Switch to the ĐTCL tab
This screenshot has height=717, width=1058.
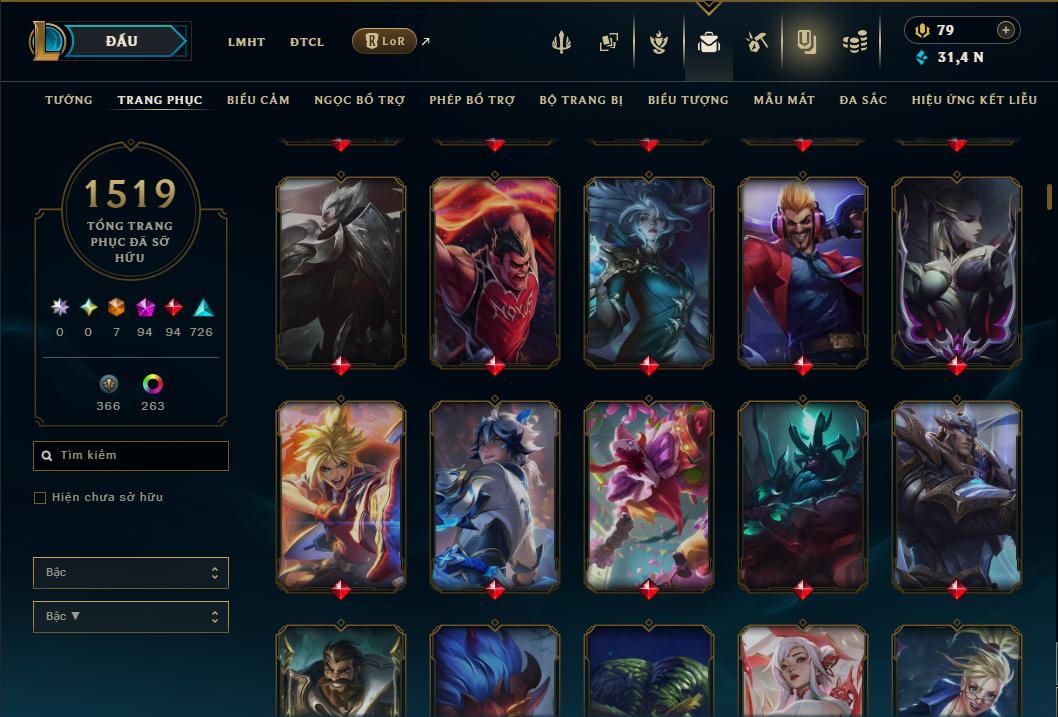pyautogui.click(x=307, y=42)
